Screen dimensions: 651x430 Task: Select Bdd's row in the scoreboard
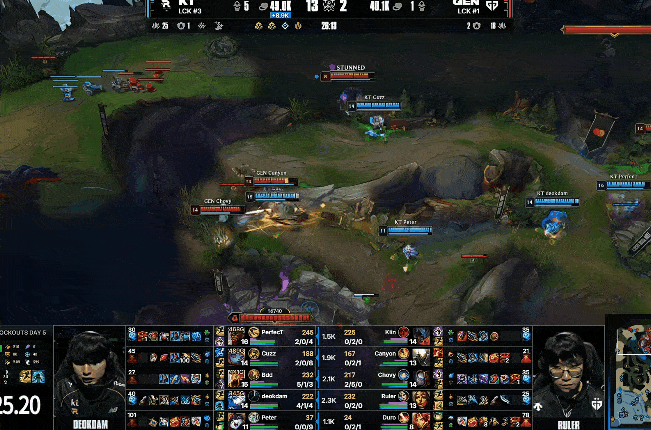[x=270, y=377]
